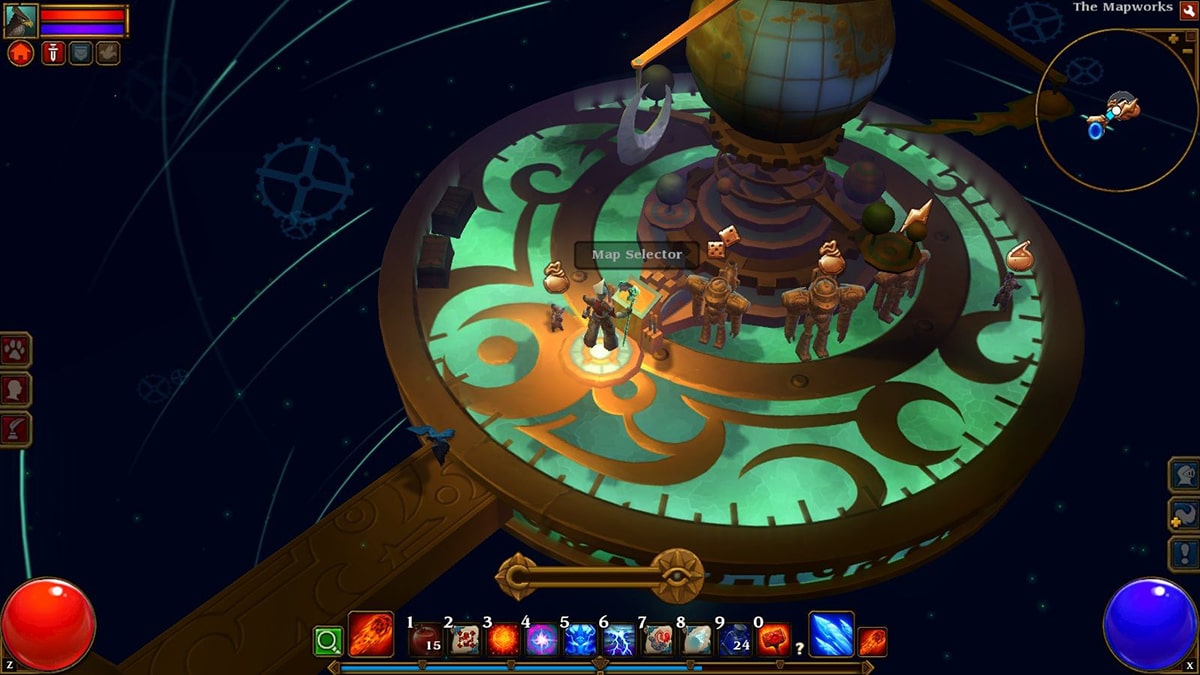
Task: Click the pet eagle portrait
Action: [21, 21]
